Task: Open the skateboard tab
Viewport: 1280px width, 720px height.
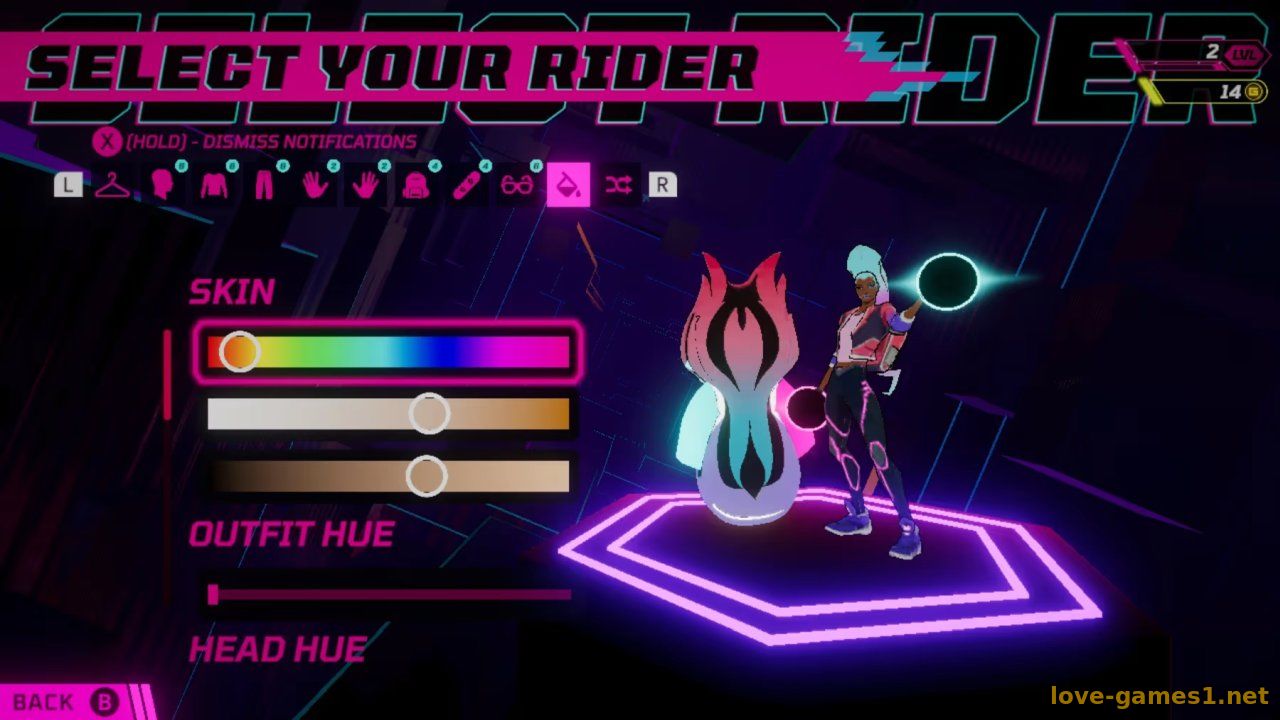Action: (x=466, y=185)
